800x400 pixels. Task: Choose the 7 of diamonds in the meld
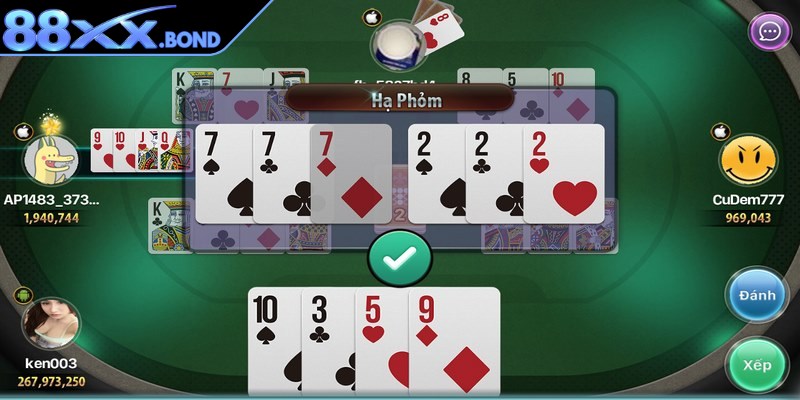pyautogui.click(x=352, y=175)
